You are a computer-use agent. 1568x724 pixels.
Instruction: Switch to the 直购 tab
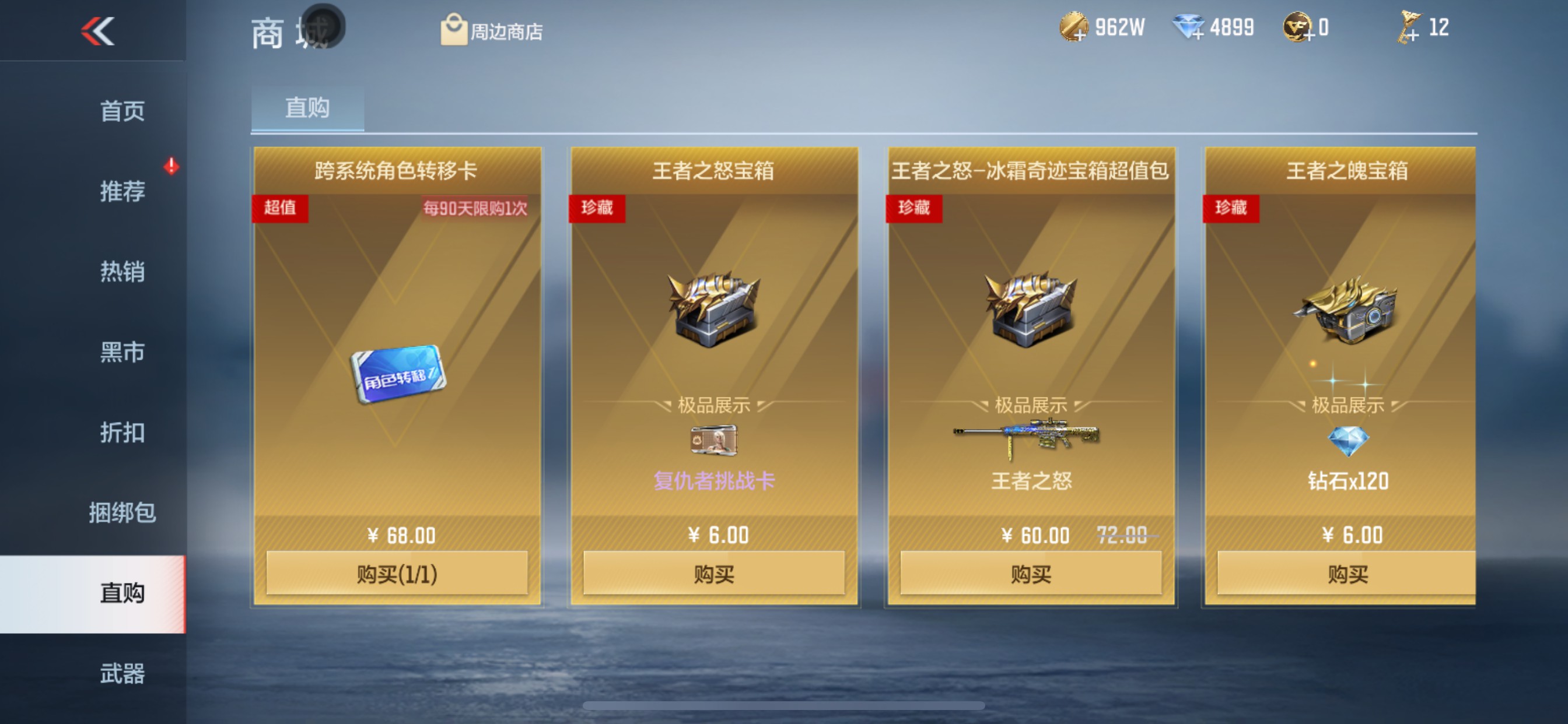tap(307, 108)
